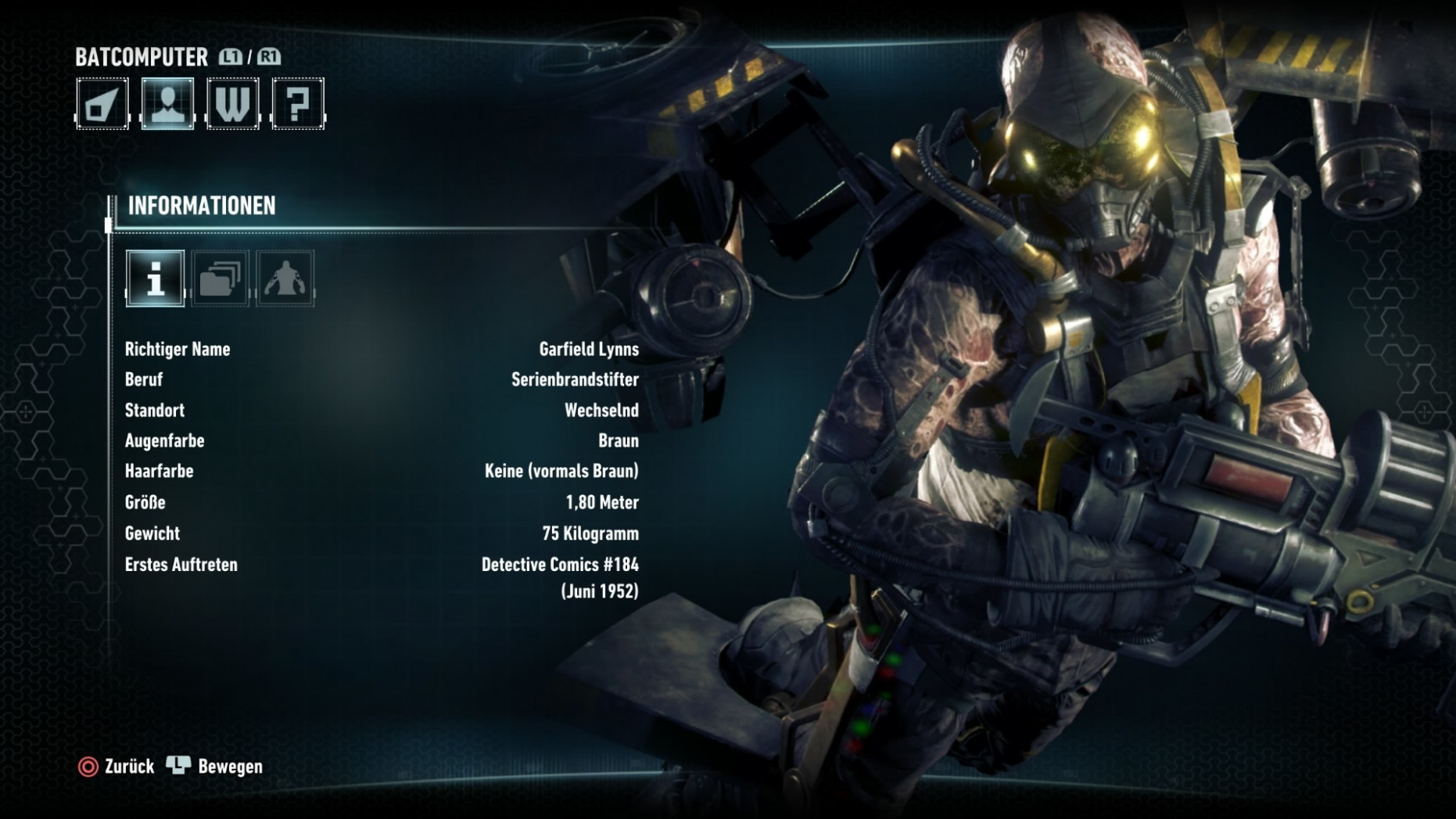Open the WayneTech 'W' section
The height and width of the screenshot is (819, 1456).
(x=232, y=102)
